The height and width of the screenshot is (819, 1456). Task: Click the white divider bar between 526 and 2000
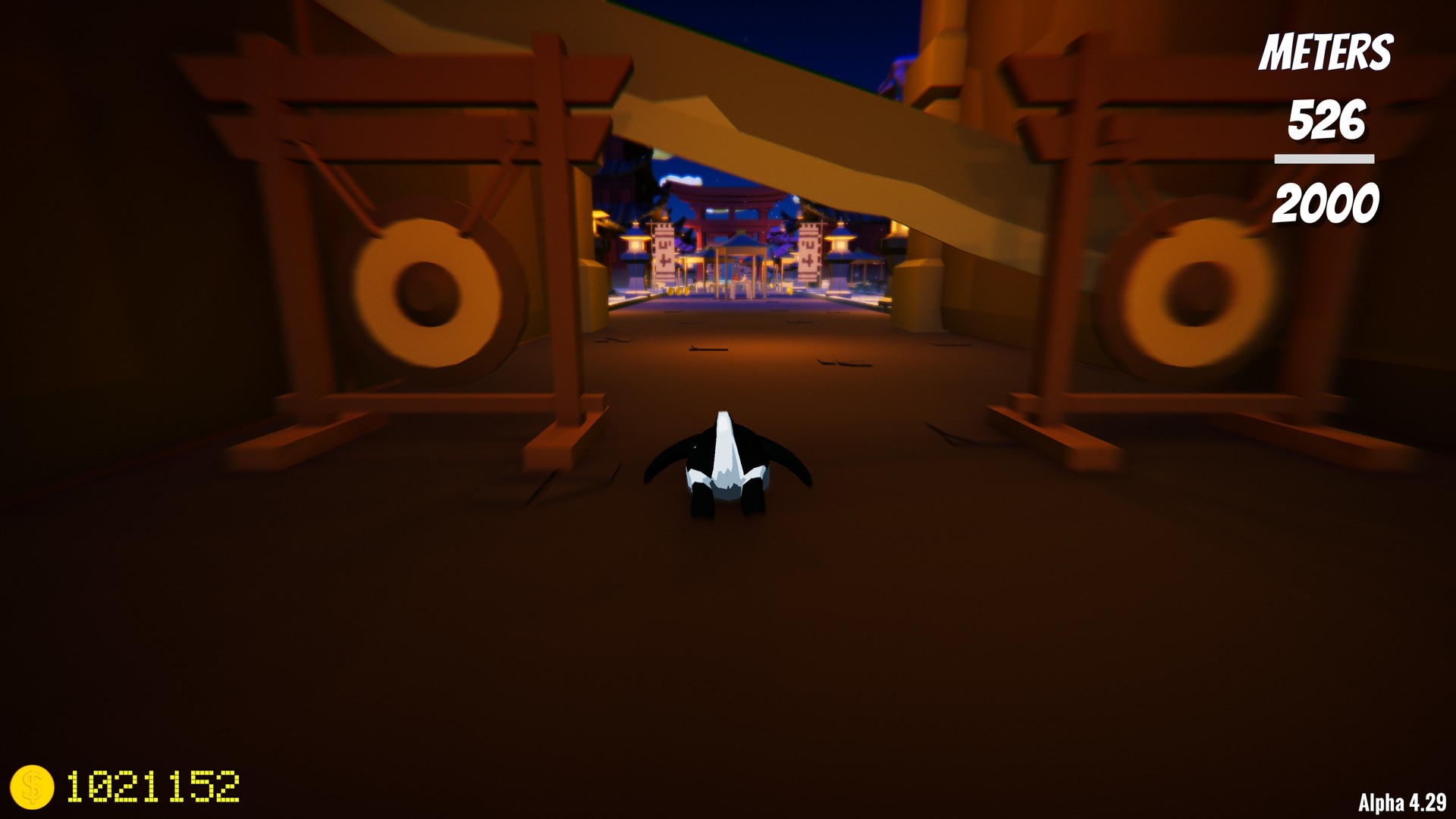click(1323, 157)
